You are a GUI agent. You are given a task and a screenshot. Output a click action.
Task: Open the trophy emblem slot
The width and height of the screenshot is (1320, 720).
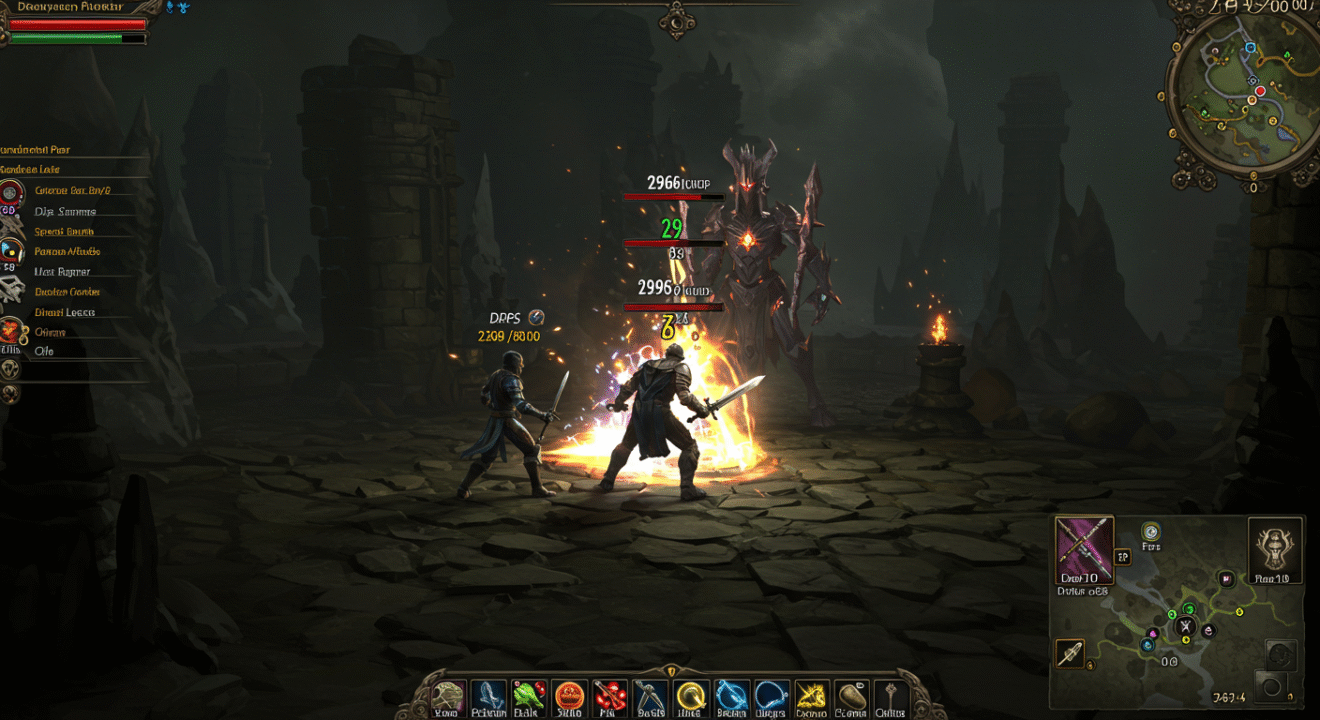[x=1275, y=550]
